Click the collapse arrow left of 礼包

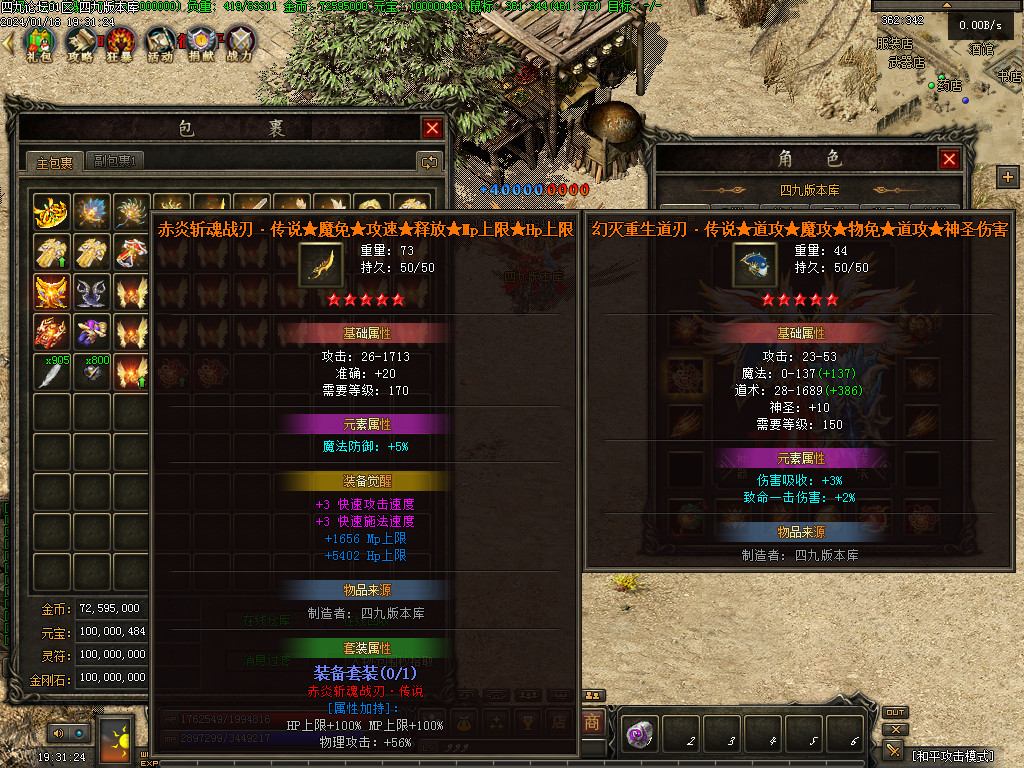coord(9,43)
